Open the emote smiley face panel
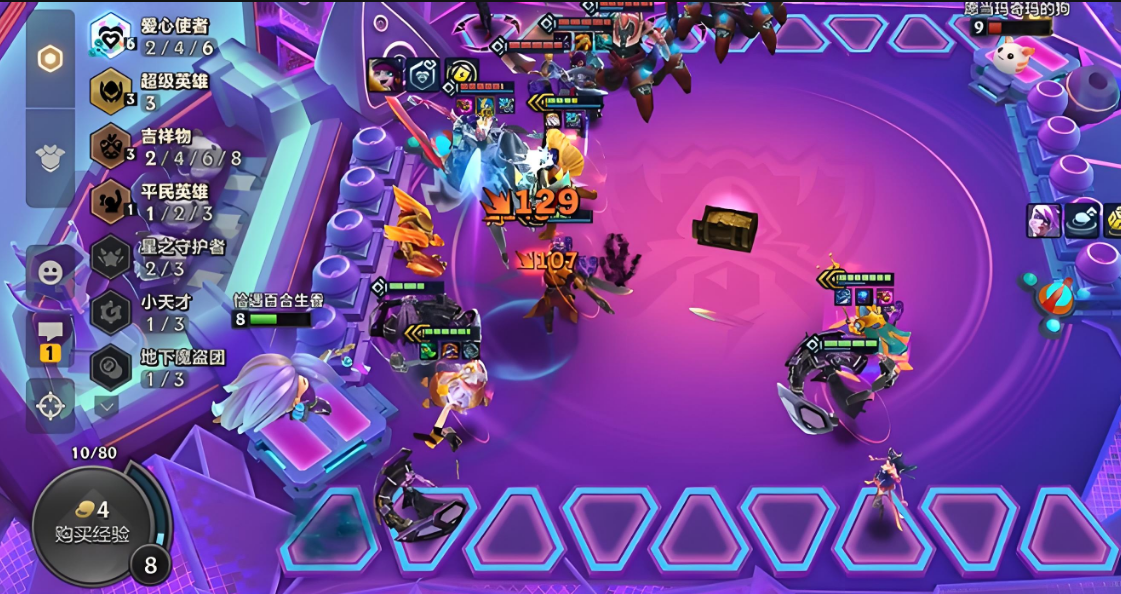The width and height of the screenshot is (1121, 594). [x=50, y=271]
